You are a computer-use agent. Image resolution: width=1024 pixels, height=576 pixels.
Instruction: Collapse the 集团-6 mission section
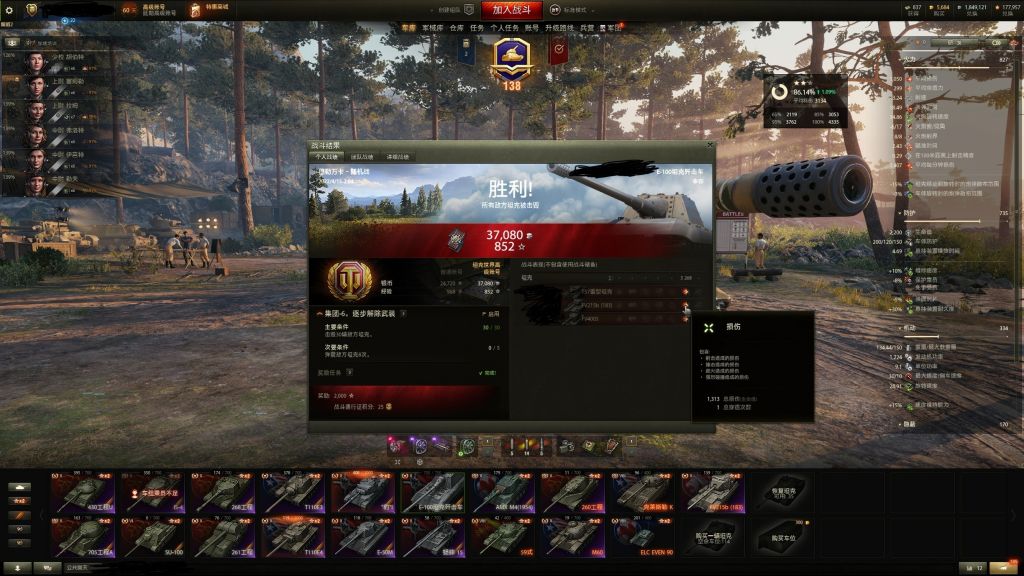(x=319, y=313)
